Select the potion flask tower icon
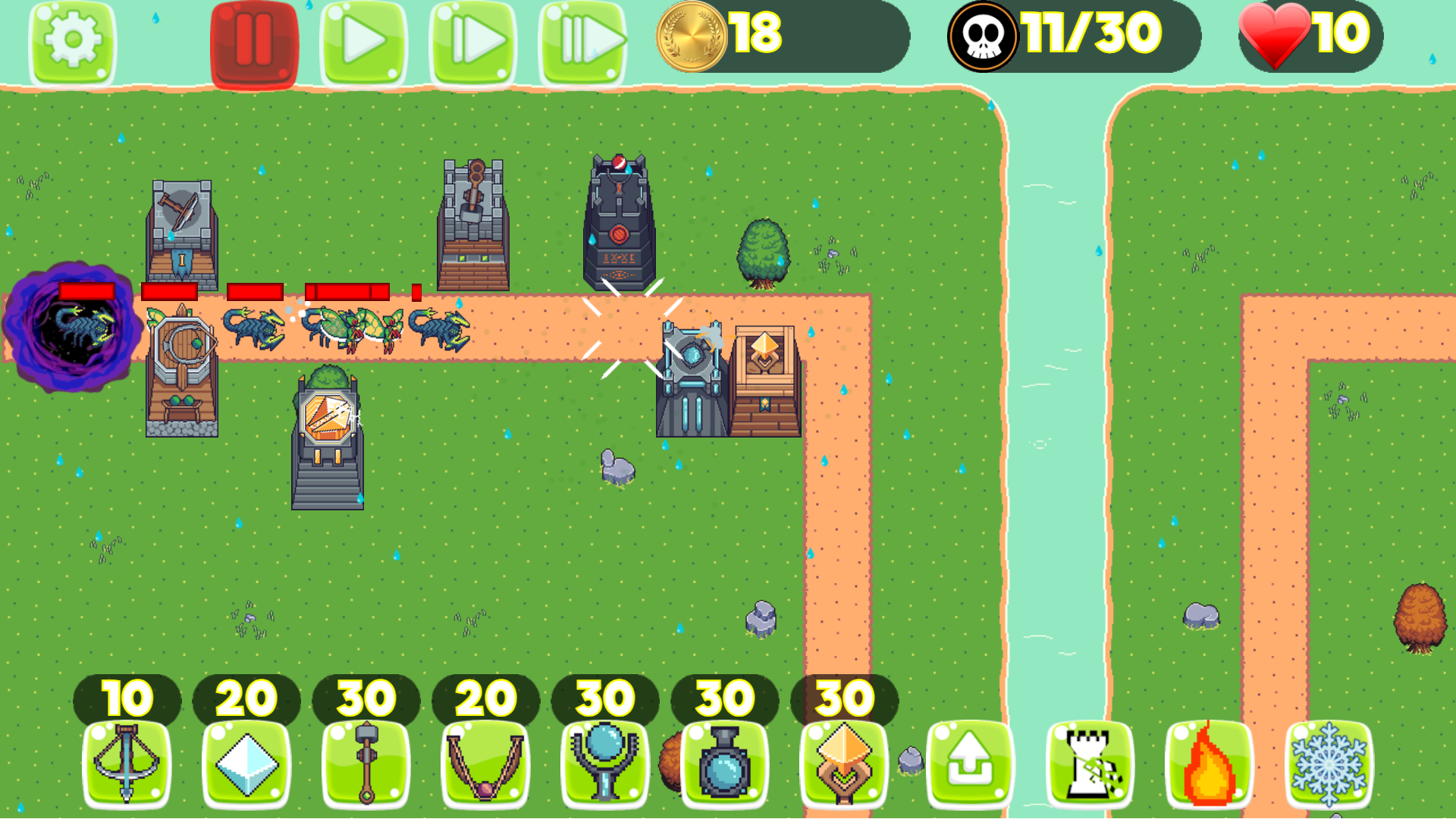Image resolution: width=1456 pixels, height=819 pixels. [x=724, y=766]
